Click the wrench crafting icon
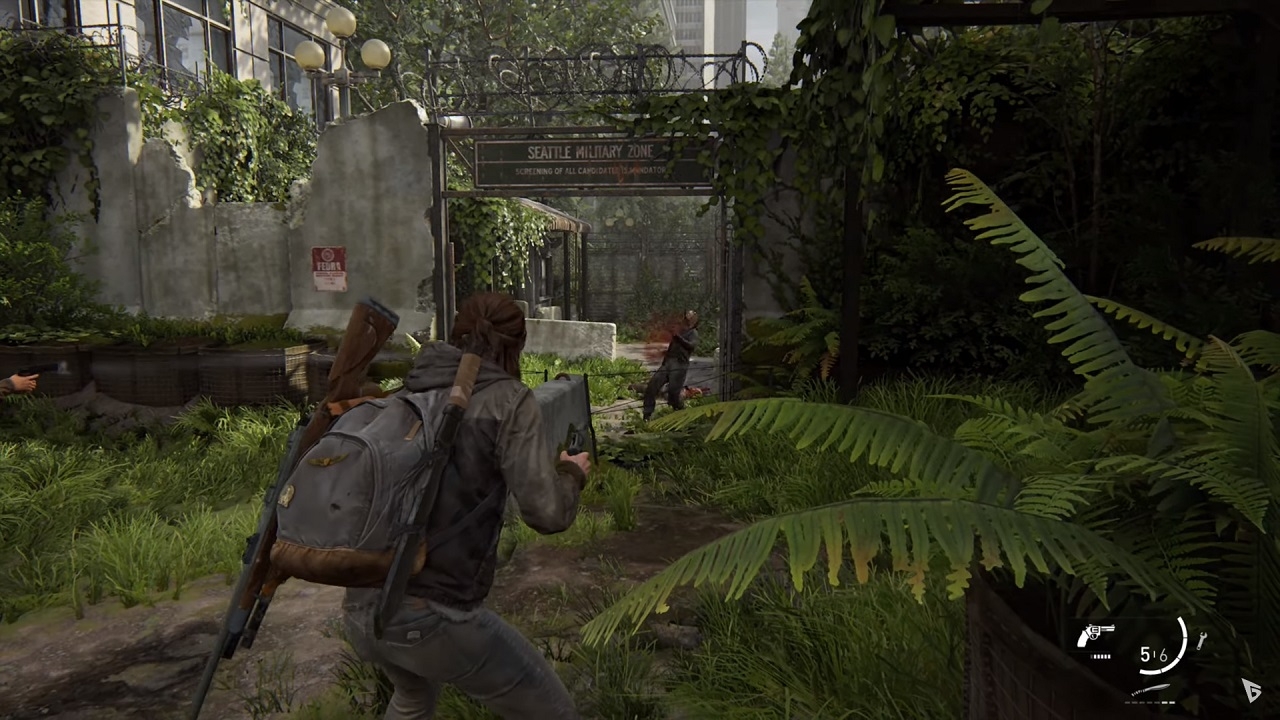1280x720 pixels. coord(1201,640)
